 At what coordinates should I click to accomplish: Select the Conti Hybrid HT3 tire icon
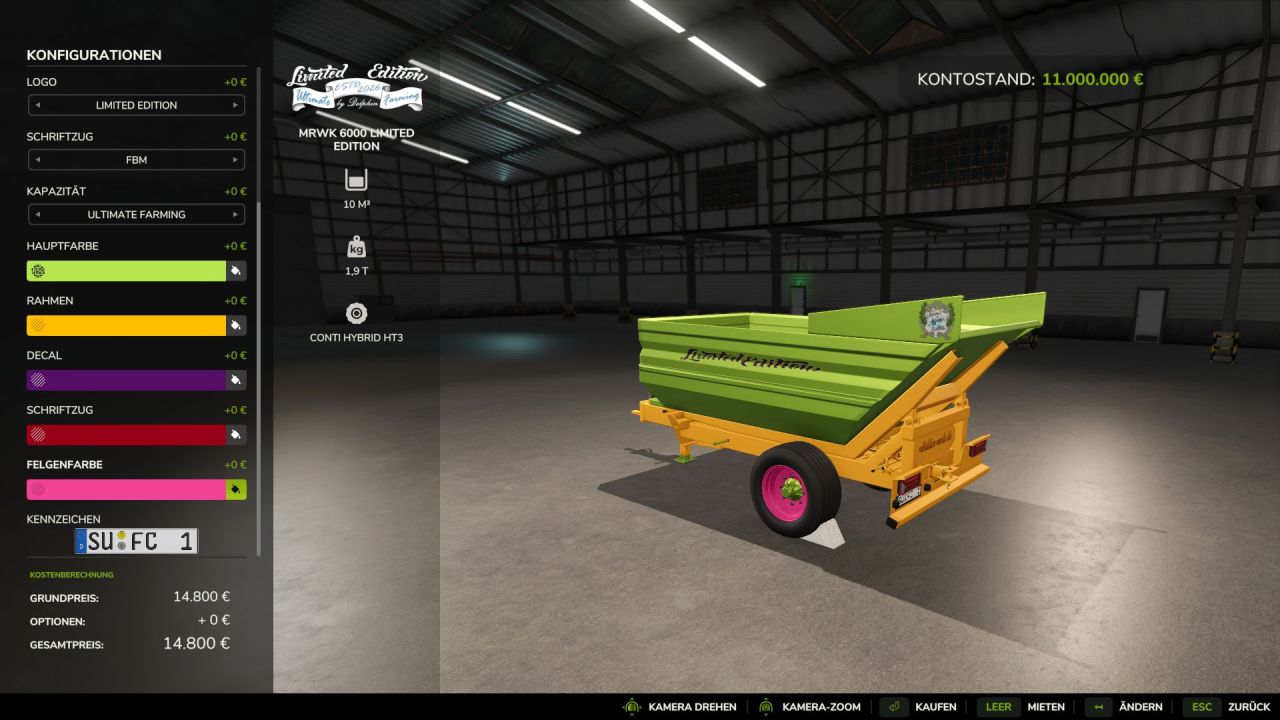tap(355, 313)
